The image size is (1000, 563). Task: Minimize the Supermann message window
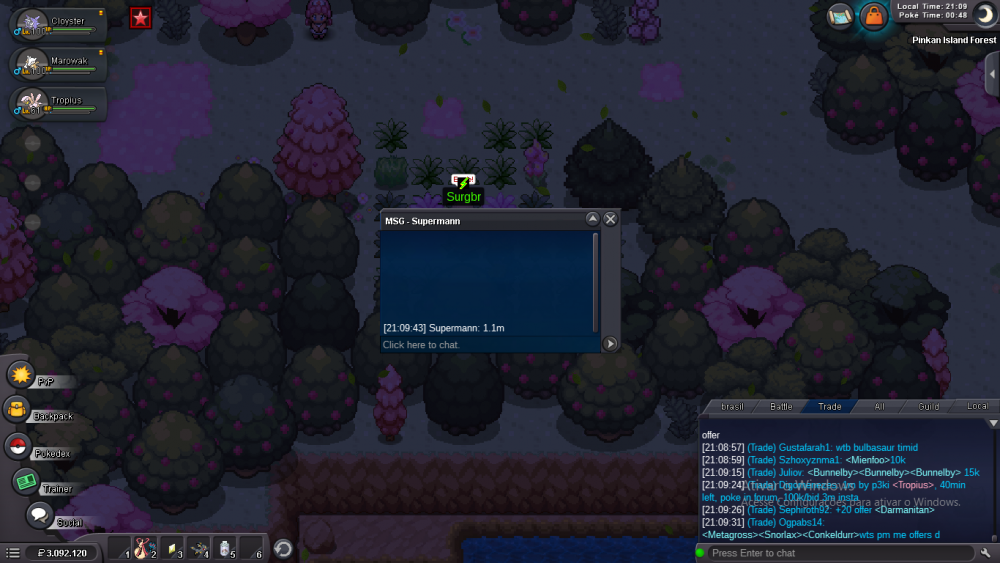pos(592,219)
